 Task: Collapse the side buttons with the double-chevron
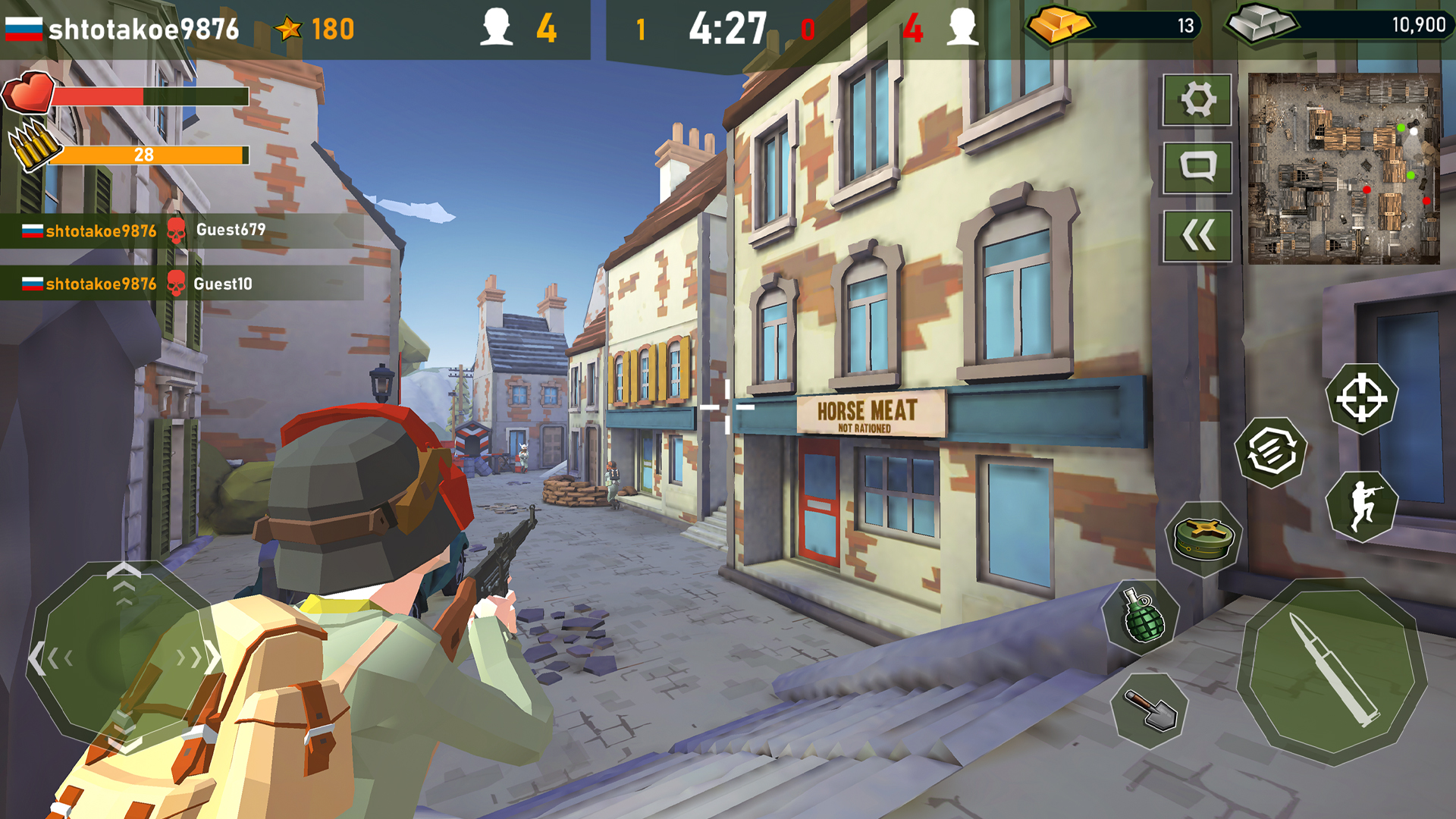1197,234
